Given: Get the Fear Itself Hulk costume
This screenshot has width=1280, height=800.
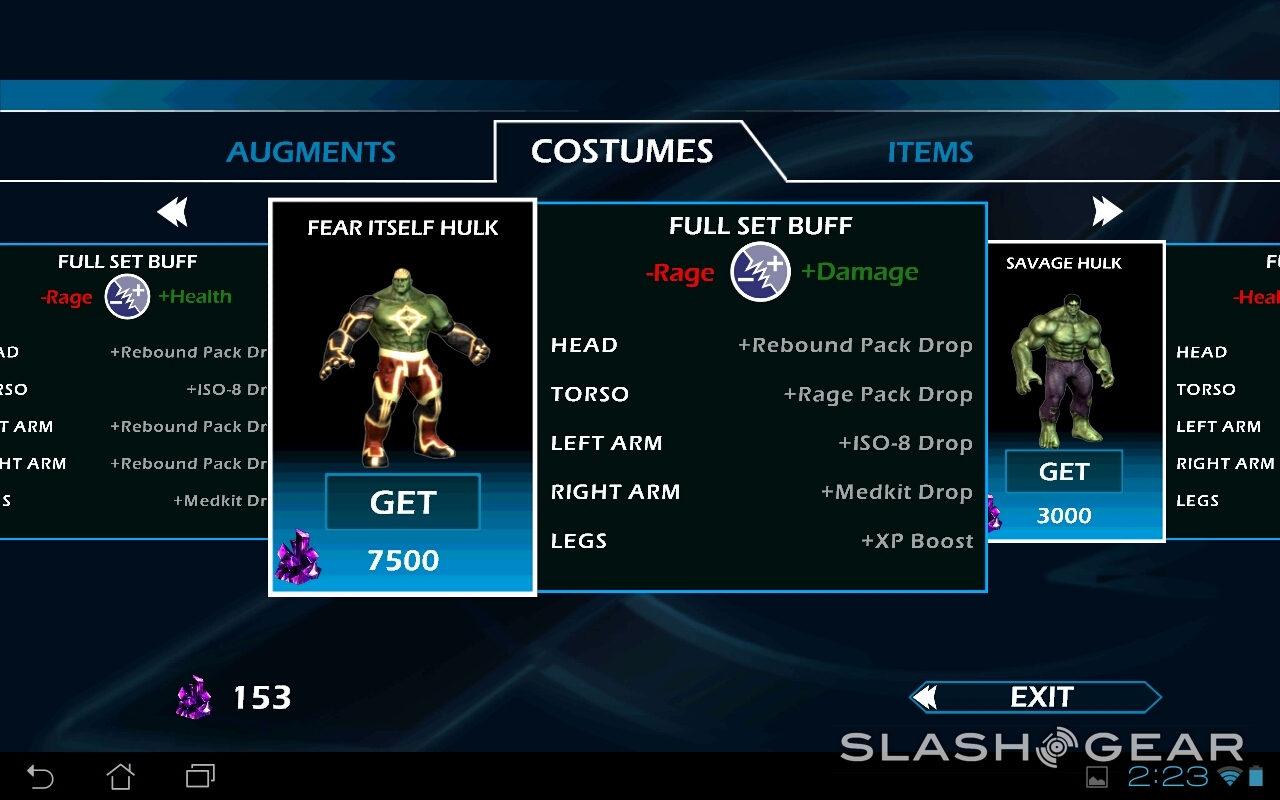Looking at the screenshot, I should (403, 502).
